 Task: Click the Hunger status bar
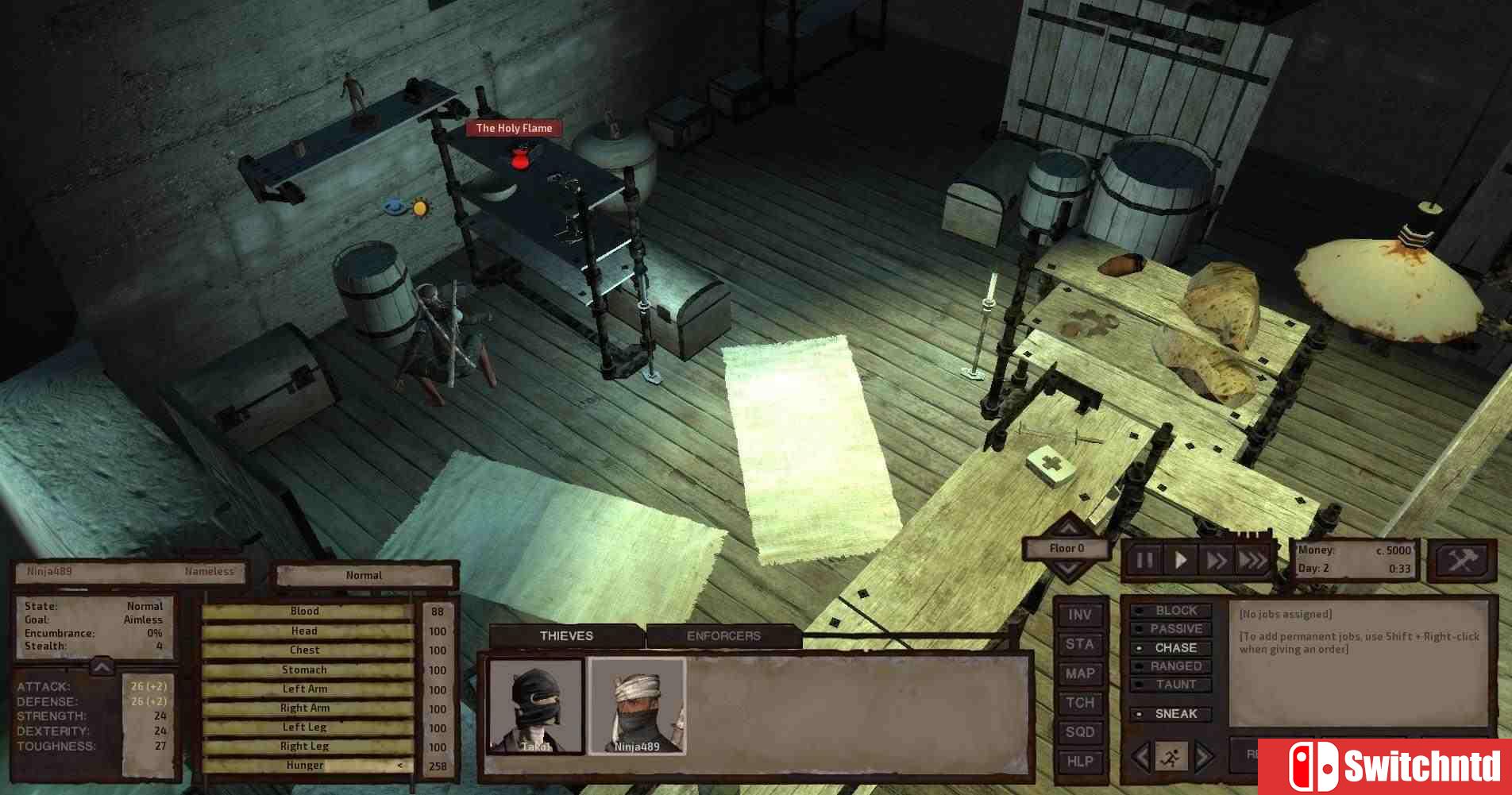(x=305, y=765)
